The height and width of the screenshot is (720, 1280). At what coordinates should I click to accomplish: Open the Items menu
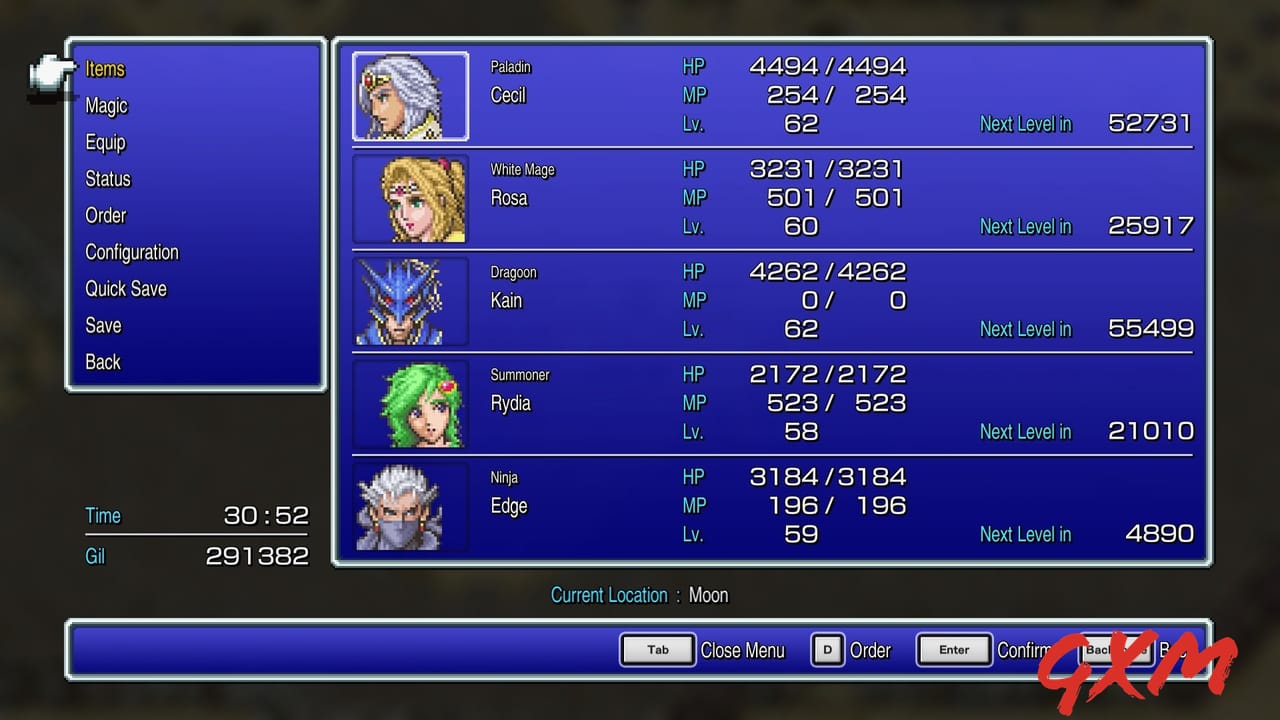[x=107, y=69]
